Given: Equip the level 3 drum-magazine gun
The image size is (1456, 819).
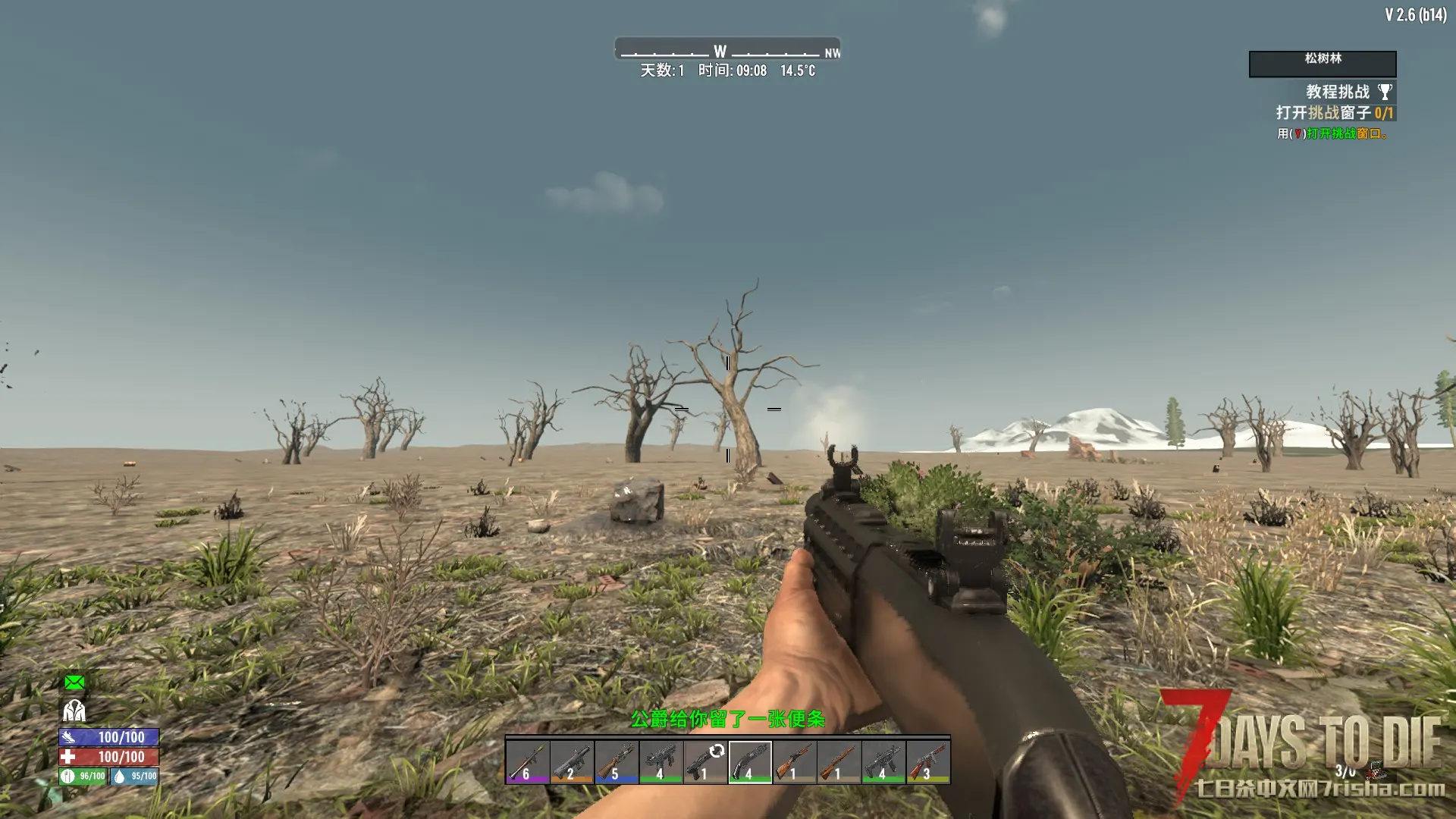Looking at the screenshot, I should click(928, 761).
